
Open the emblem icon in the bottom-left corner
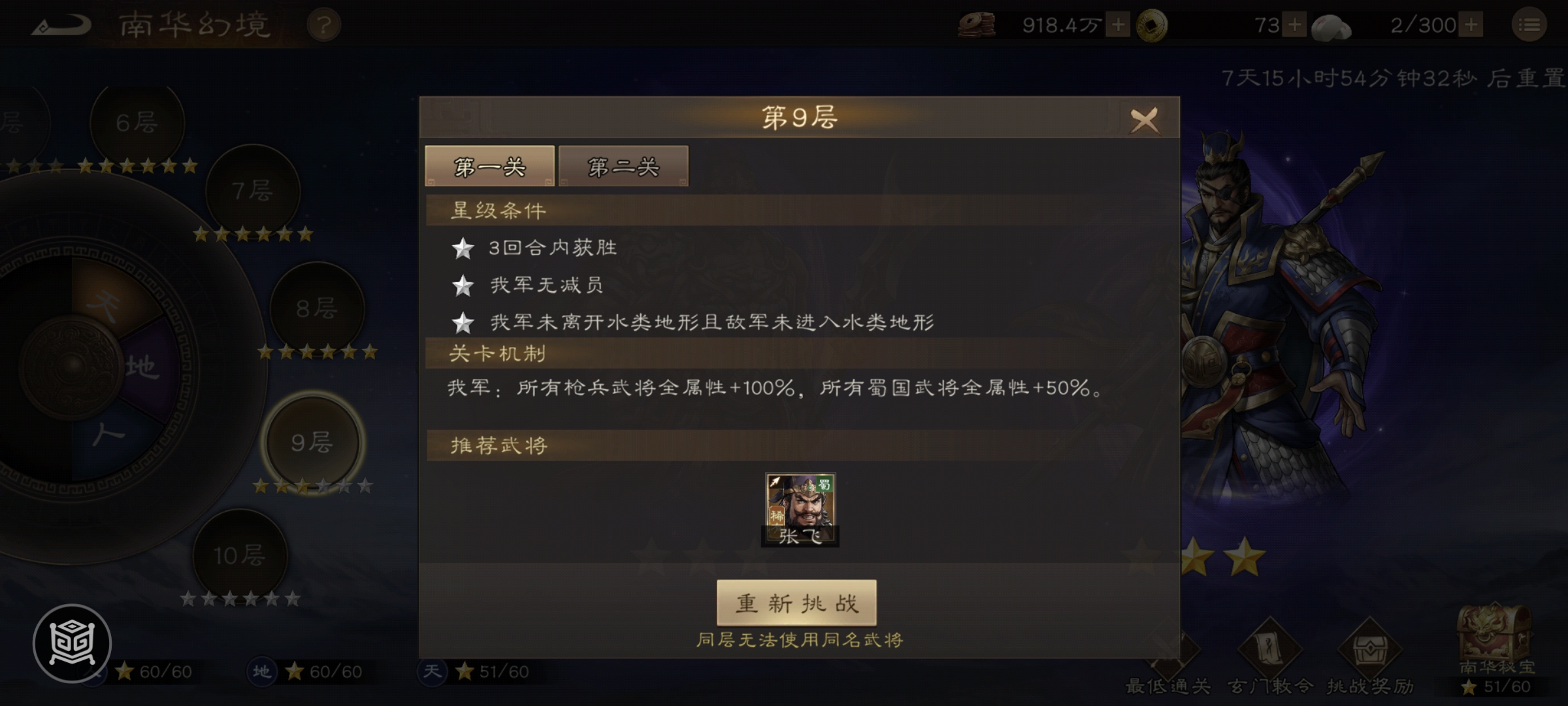[x=74, y=642]
